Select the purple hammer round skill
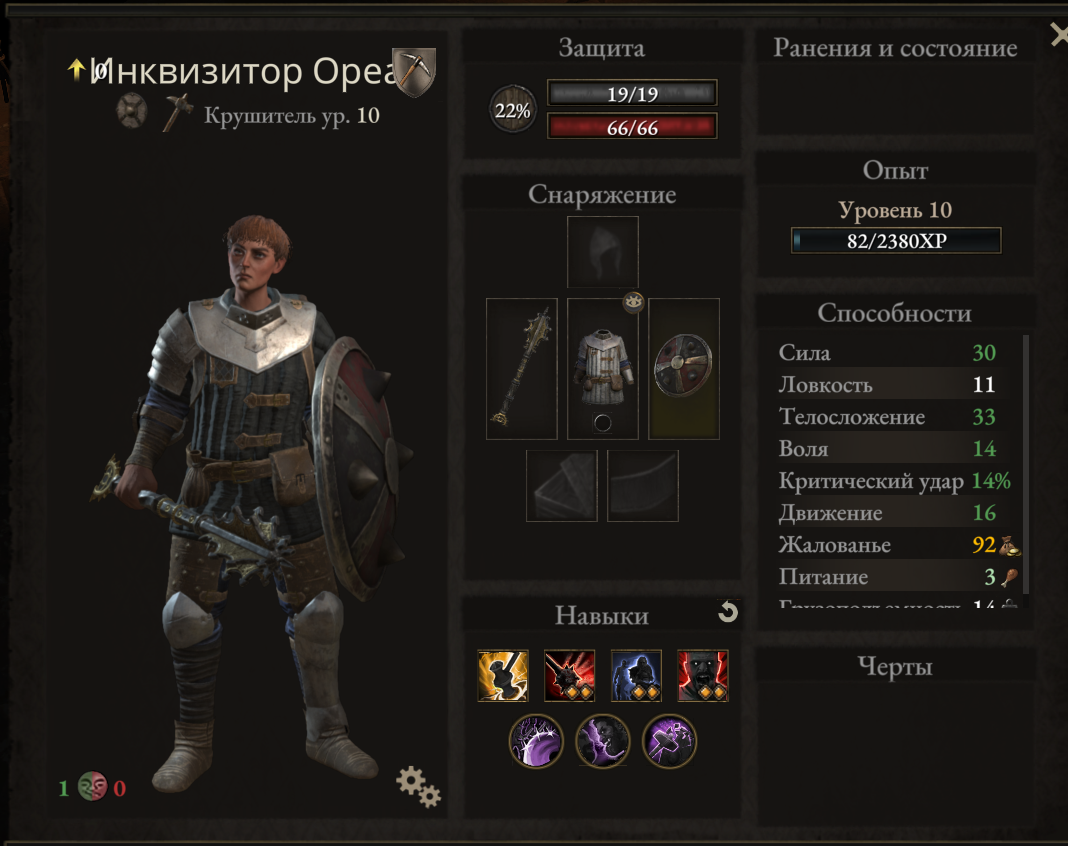This screenshot has height=846, width=1068. pos(669,741)
